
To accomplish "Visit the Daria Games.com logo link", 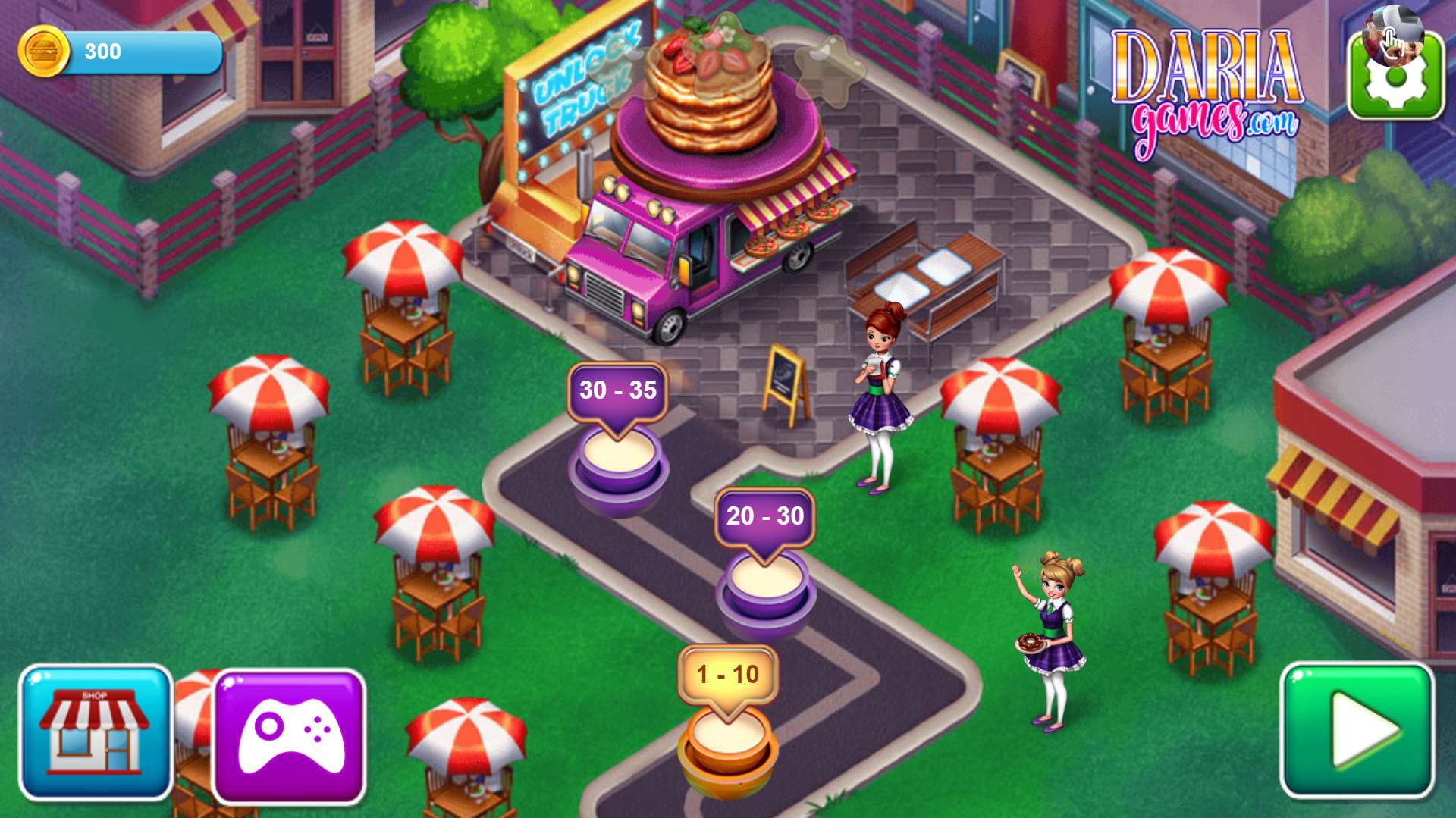I will pyautogui.click(x=1207, y=91).
